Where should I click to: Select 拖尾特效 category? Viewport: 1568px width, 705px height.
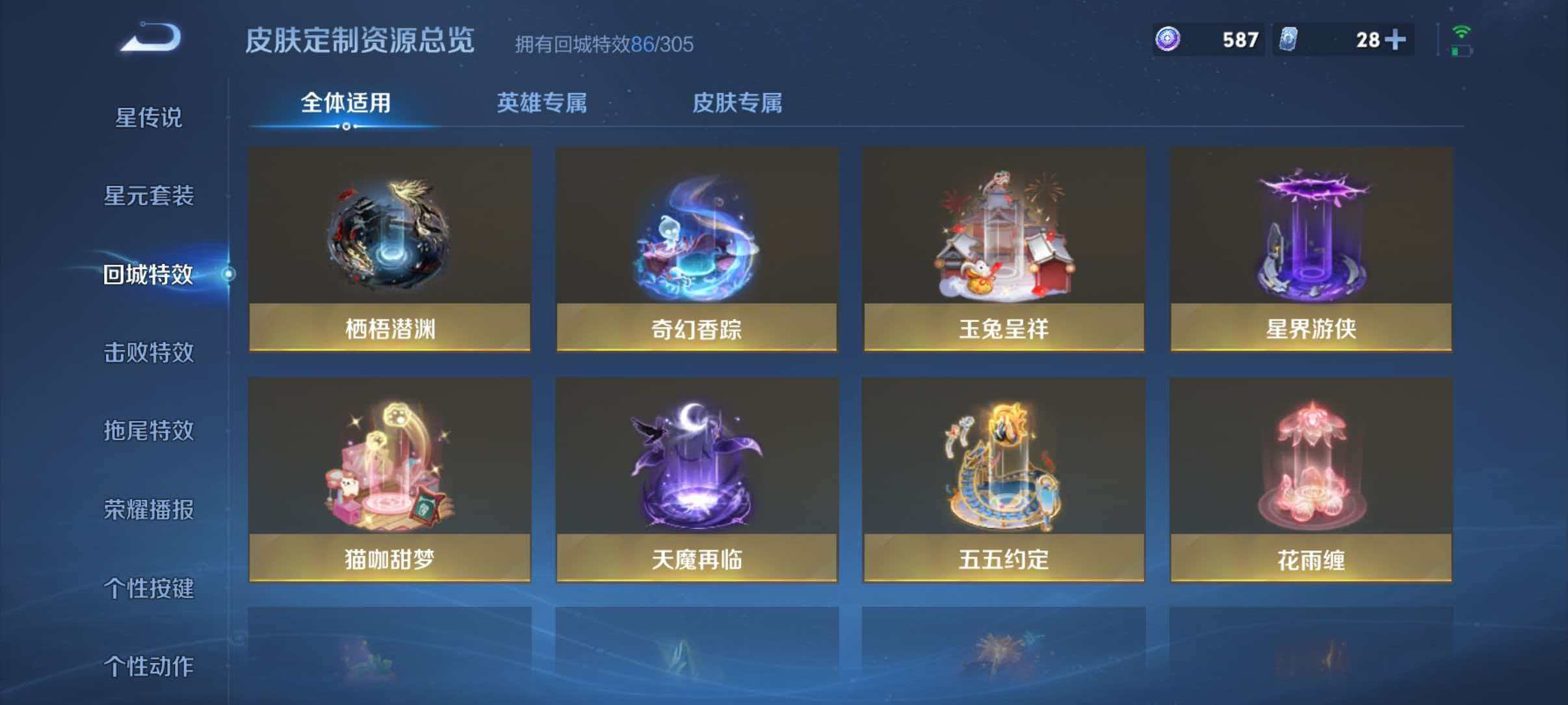150,431
